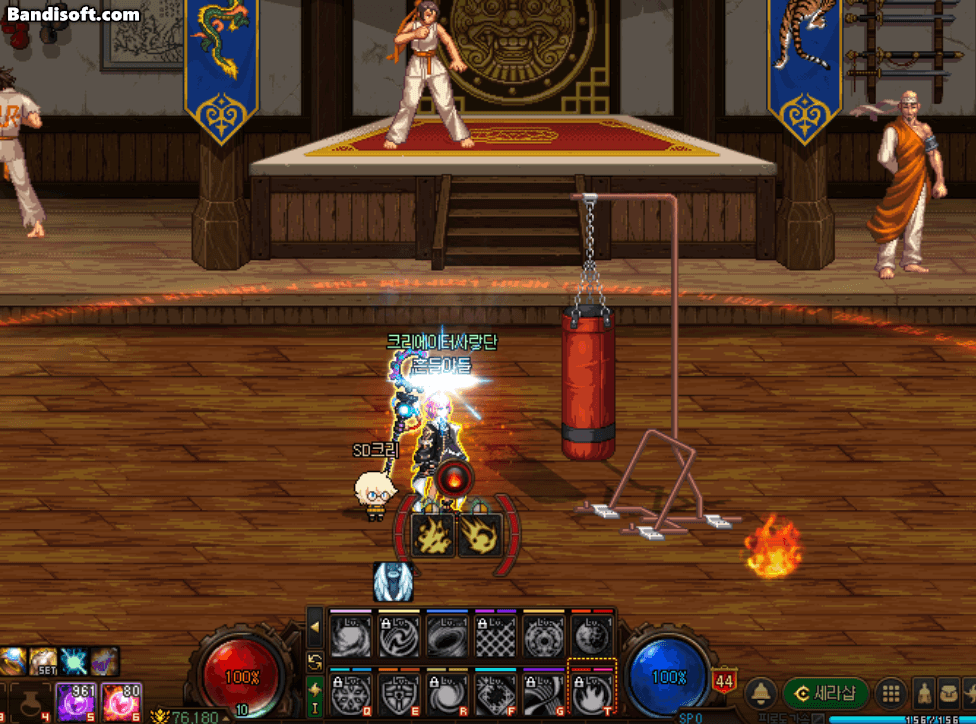Cast the swirl skill on R
976x724 pixels.
[446, 692]
